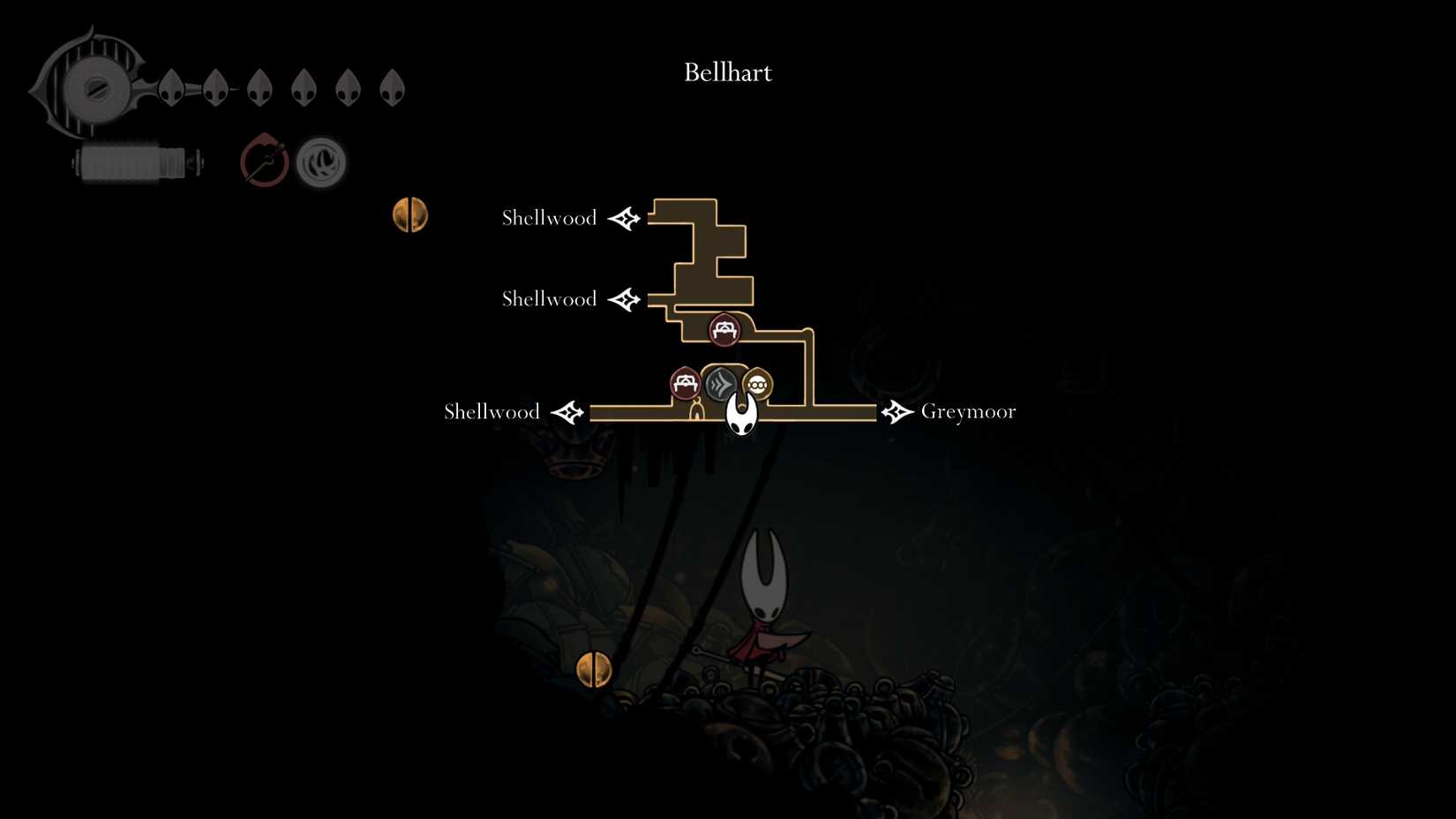Click Hornet's position marker on the map
This screenshot has height=819, width=1456.
point(741,412)
